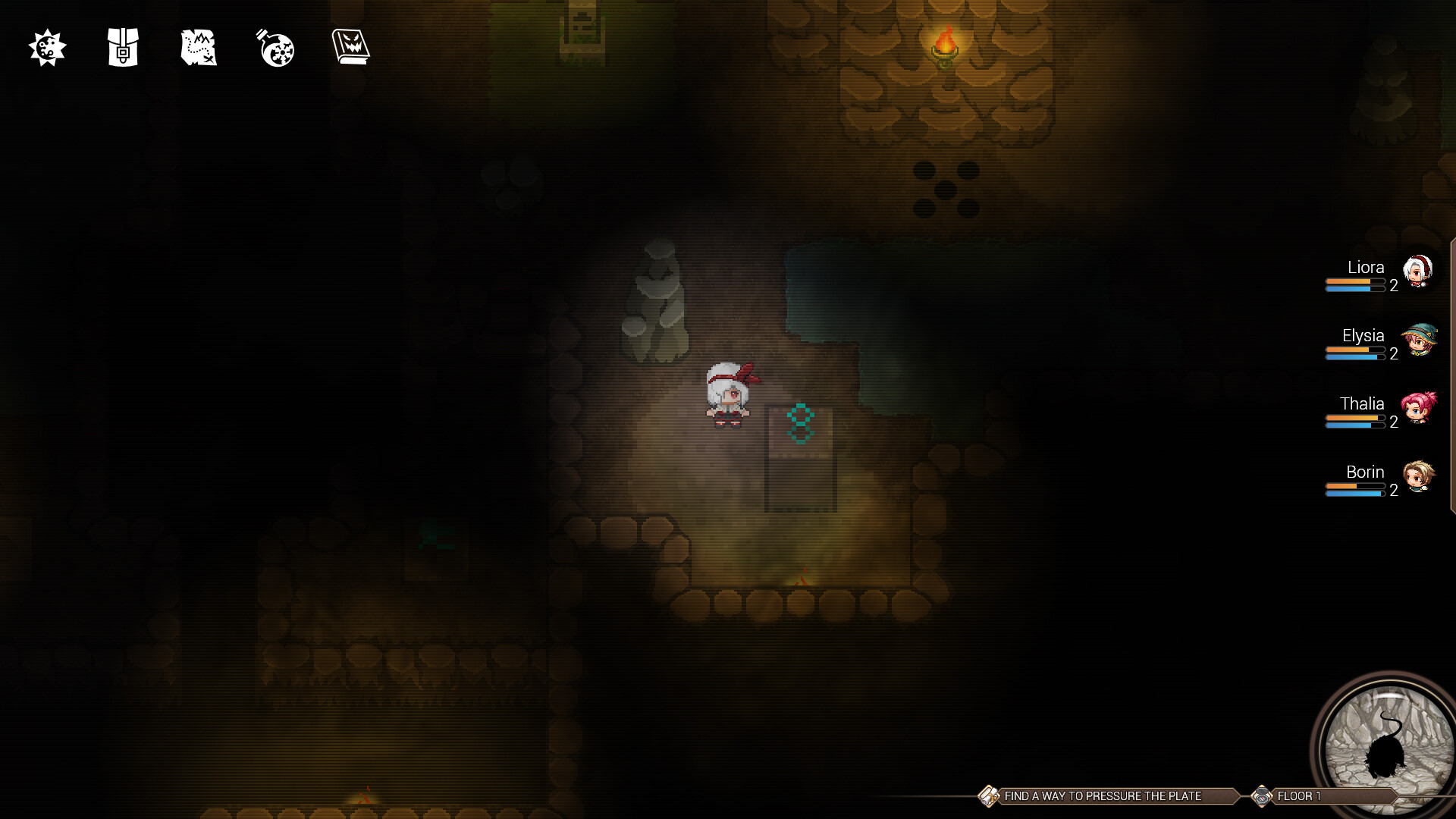Screen dimensions: 1456x819
Task: Click the compass icon beside Floor 1
Action: pos(1264,796)
